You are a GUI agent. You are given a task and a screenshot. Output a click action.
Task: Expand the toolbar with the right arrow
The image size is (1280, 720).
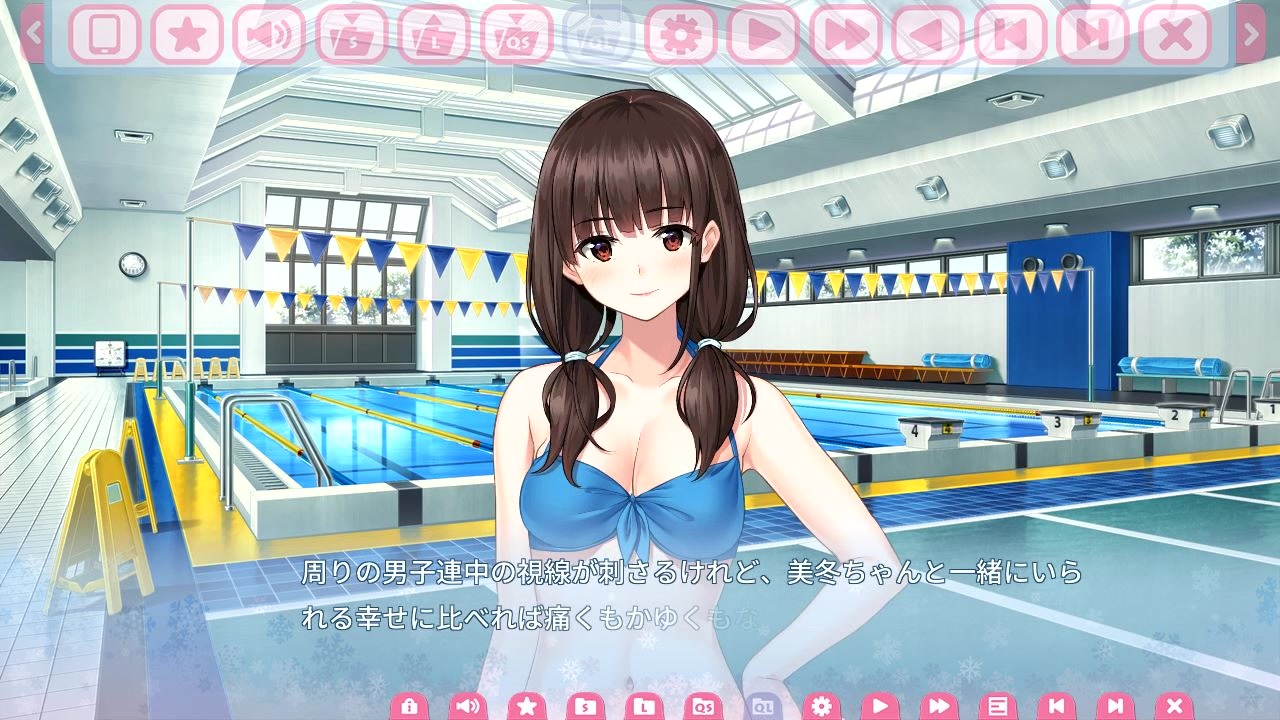pos(1252,32)
